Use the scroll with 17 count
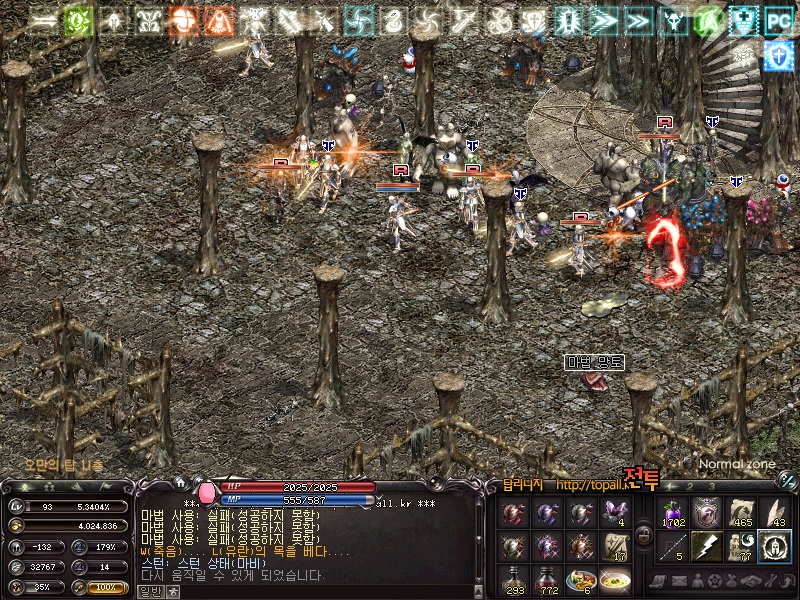The height and width of the screenshot is (600, 800). (614, 546)
